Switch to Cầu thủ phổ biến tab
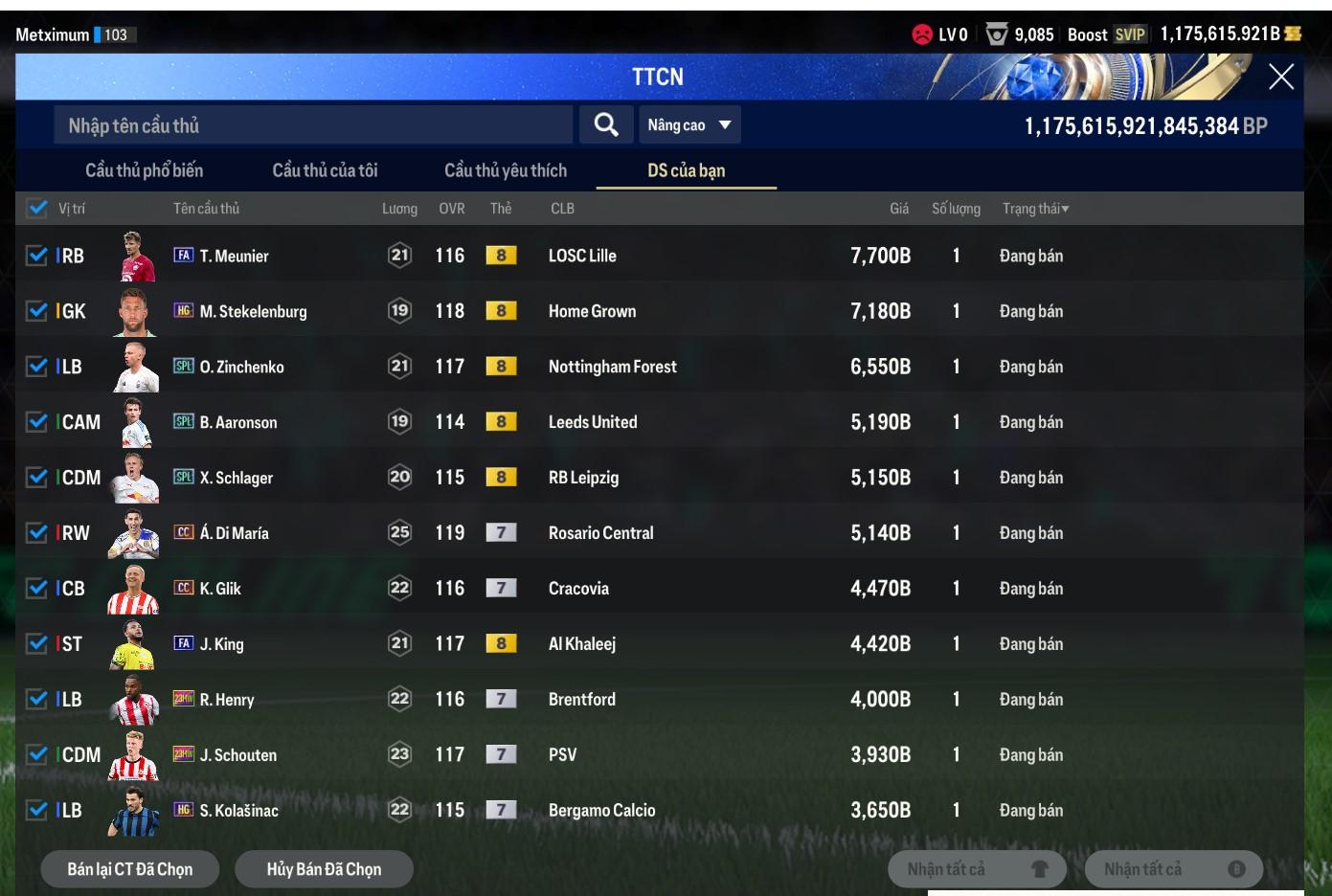 point(144,170)
